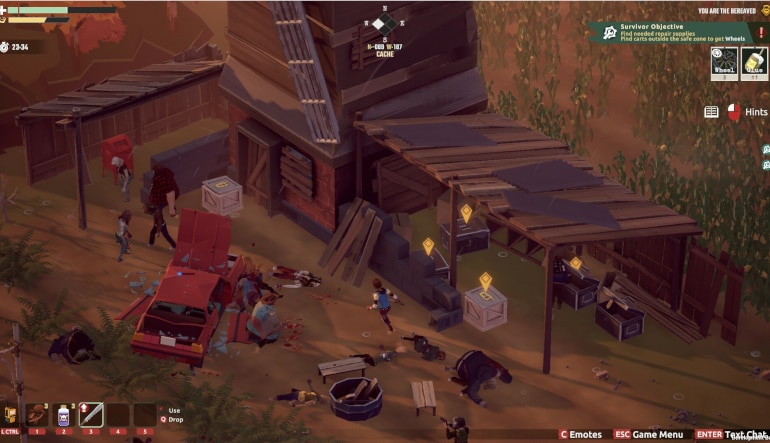This screenshot has width=770, height=443.
Task: Open the journal book icon beside Hints
Action: click(711, 113)
